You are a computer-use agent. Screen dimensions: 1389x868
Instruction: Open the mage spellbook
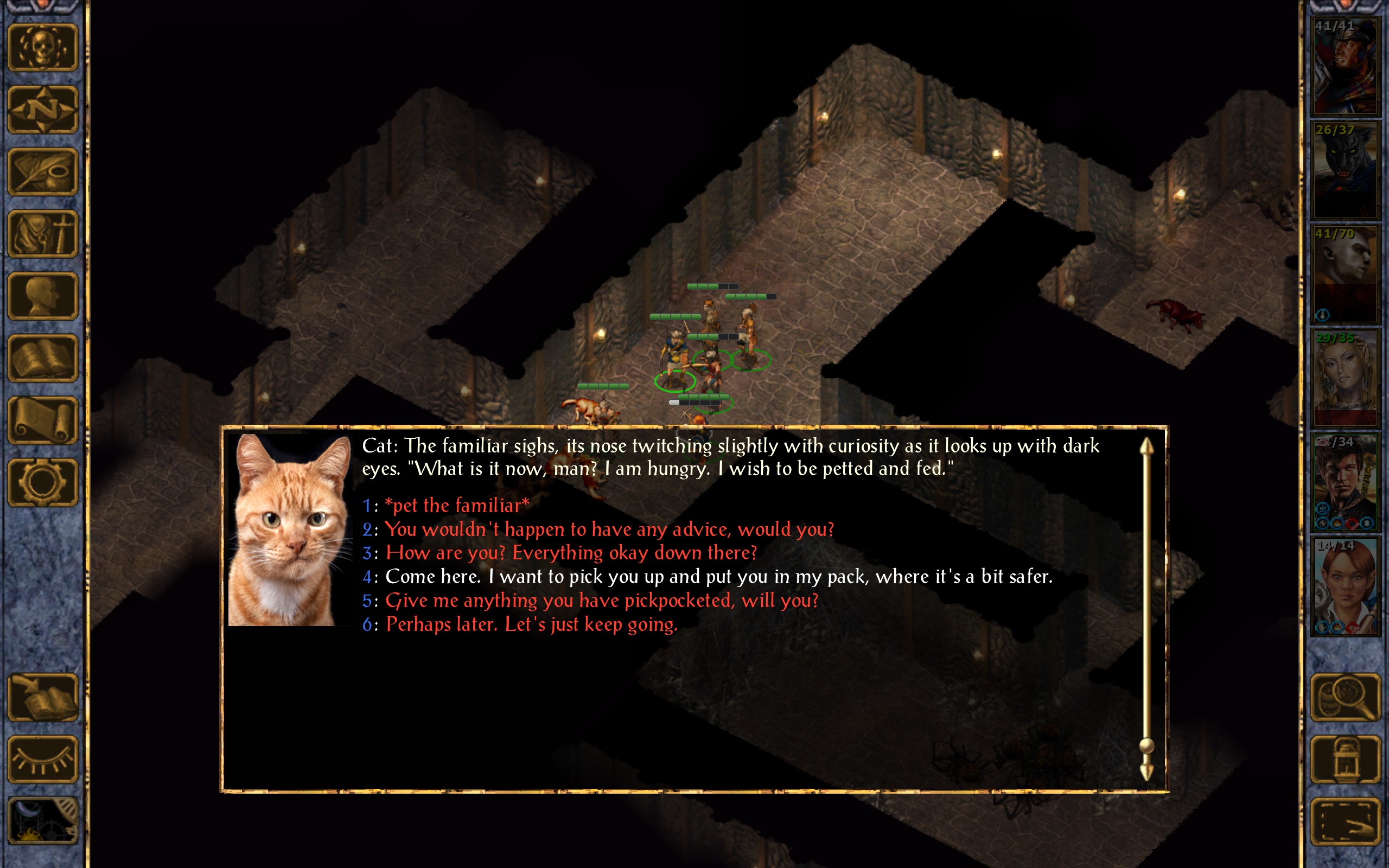(x=42, y=359)
